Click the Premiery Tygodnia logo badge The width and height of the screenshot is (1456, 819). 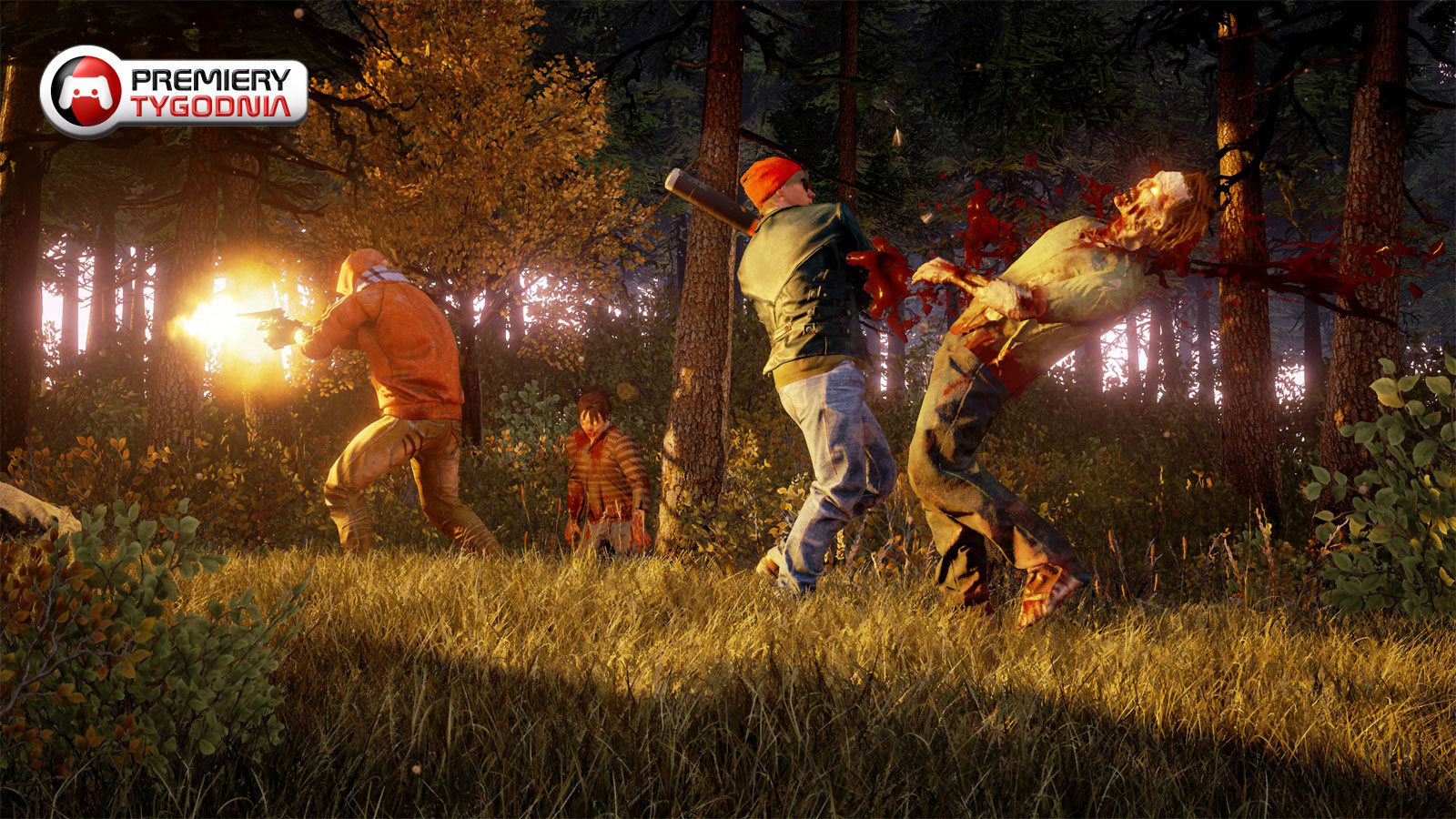pos(174,92)
